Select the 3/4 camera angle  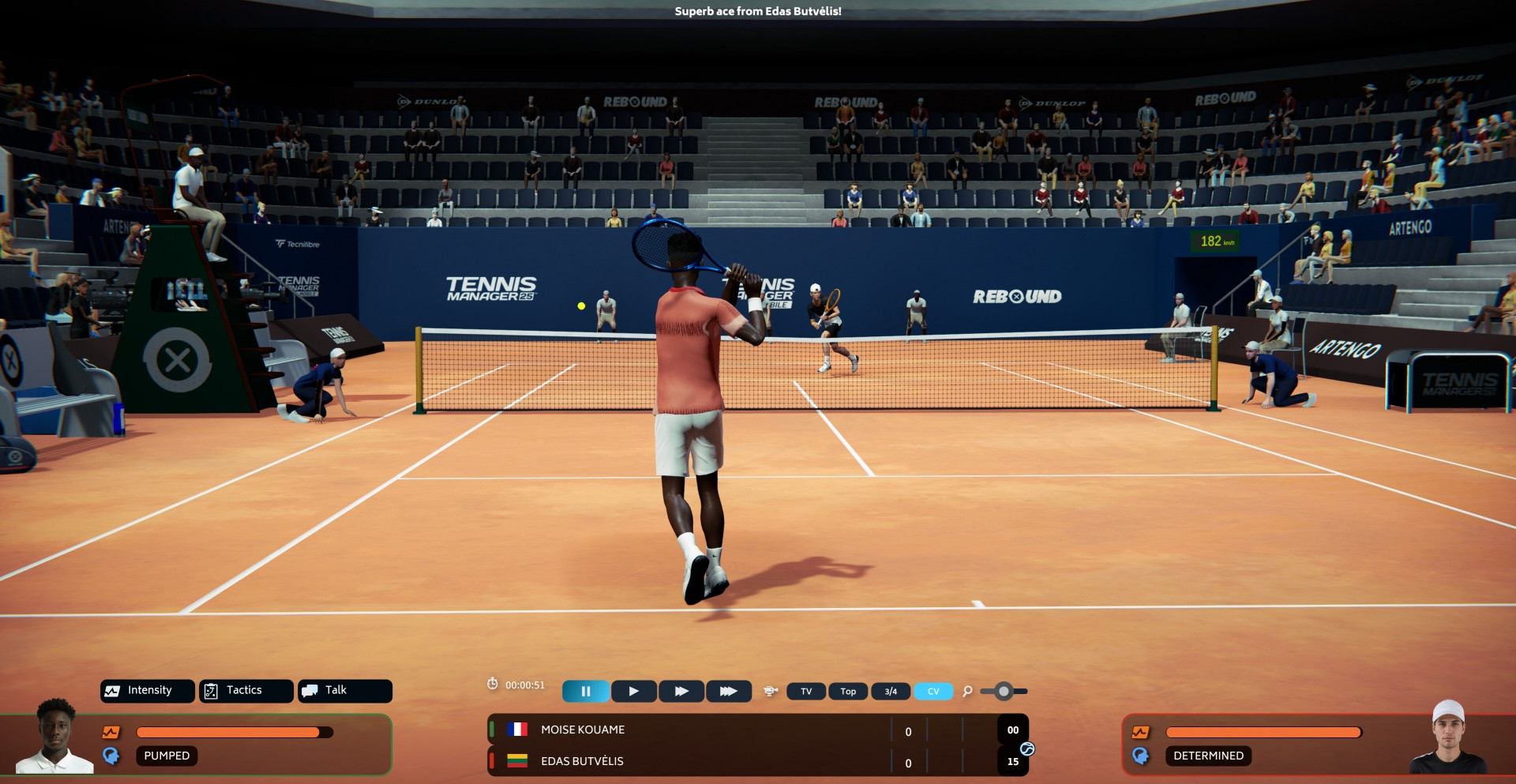tap(891, 692)
